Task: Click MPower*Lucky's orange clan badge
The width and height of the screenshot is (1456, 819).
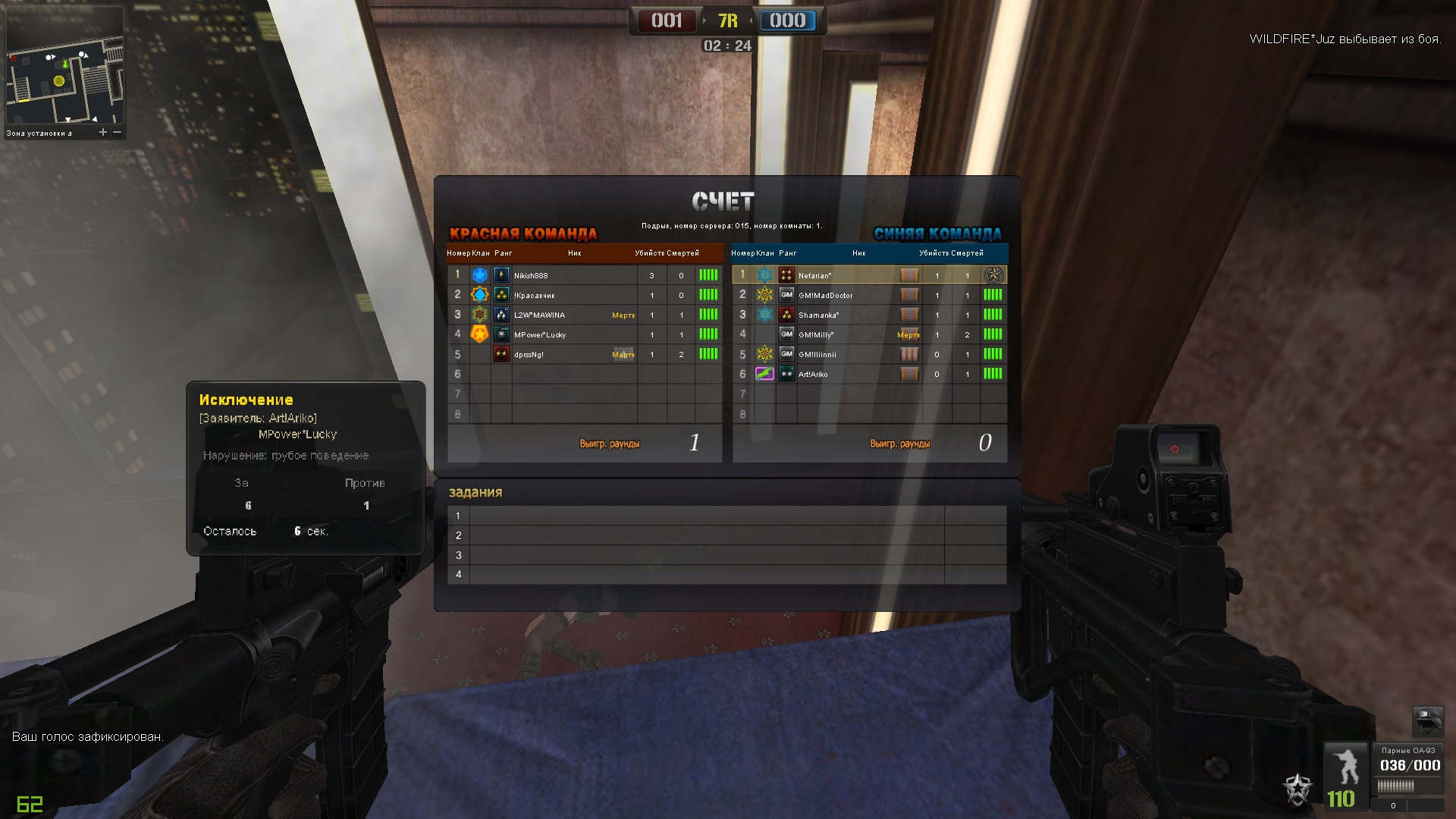Action: coord(480,334)
